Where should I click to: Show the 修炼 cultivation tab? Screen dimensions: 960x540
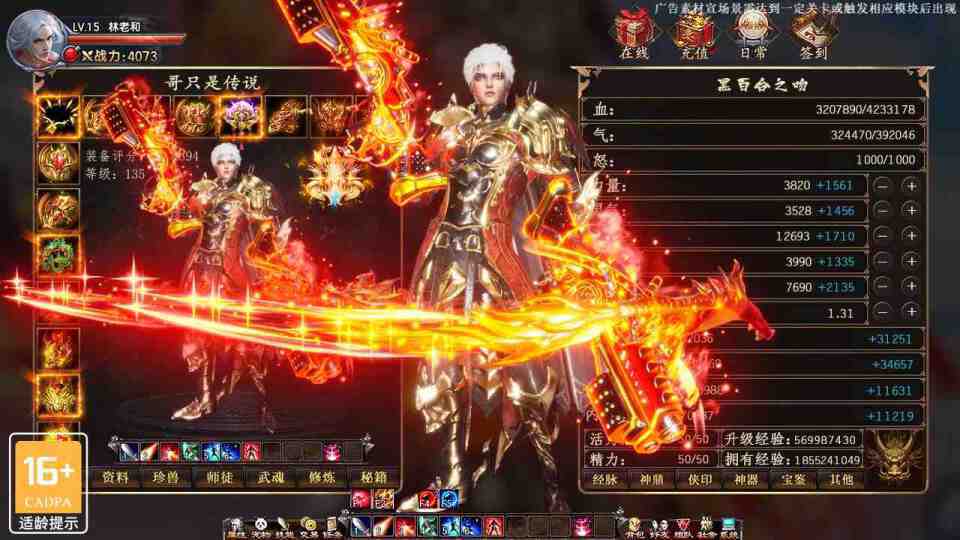pos(324,478)
